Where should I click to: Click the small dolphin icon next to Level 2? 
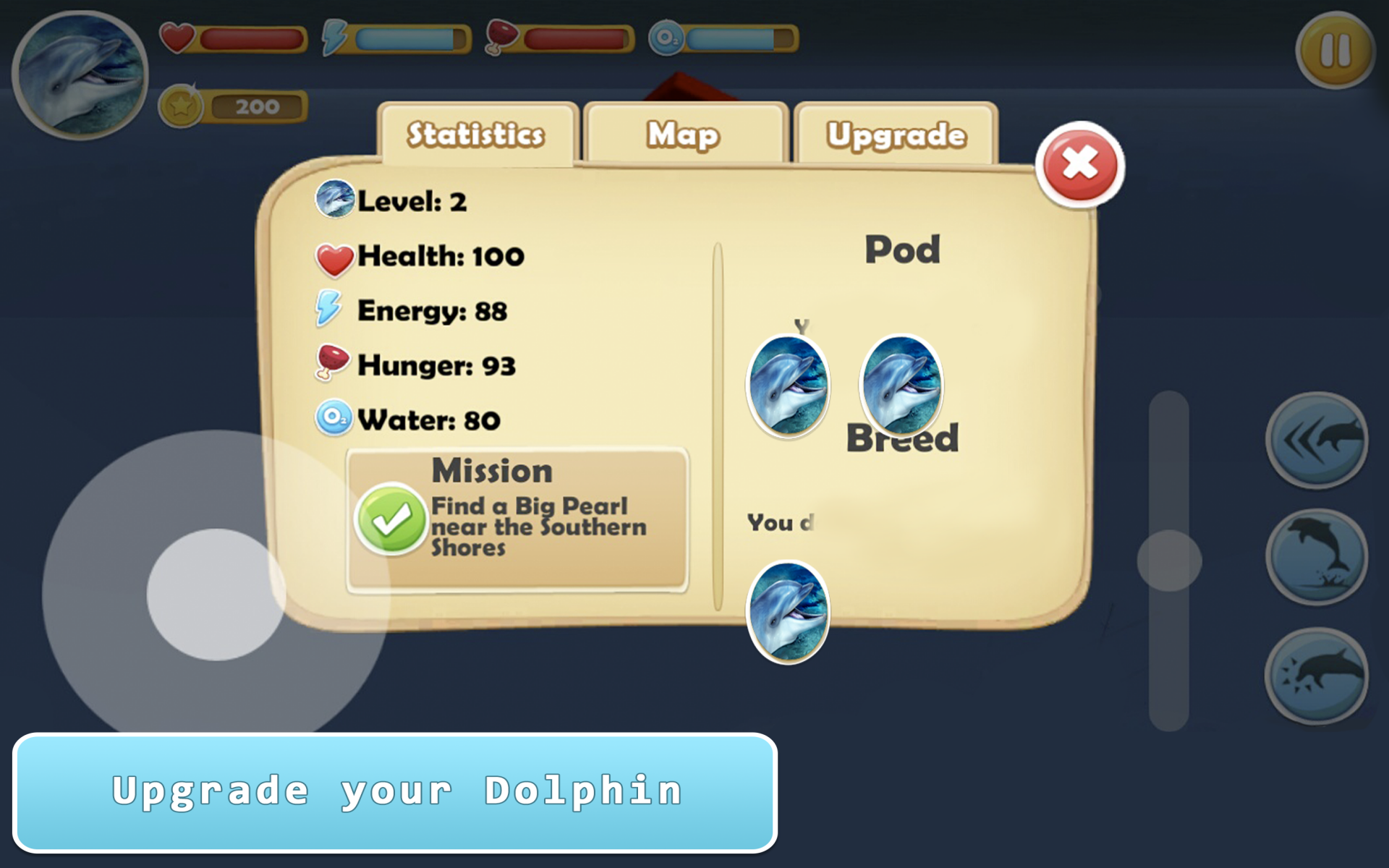point(335,200)
